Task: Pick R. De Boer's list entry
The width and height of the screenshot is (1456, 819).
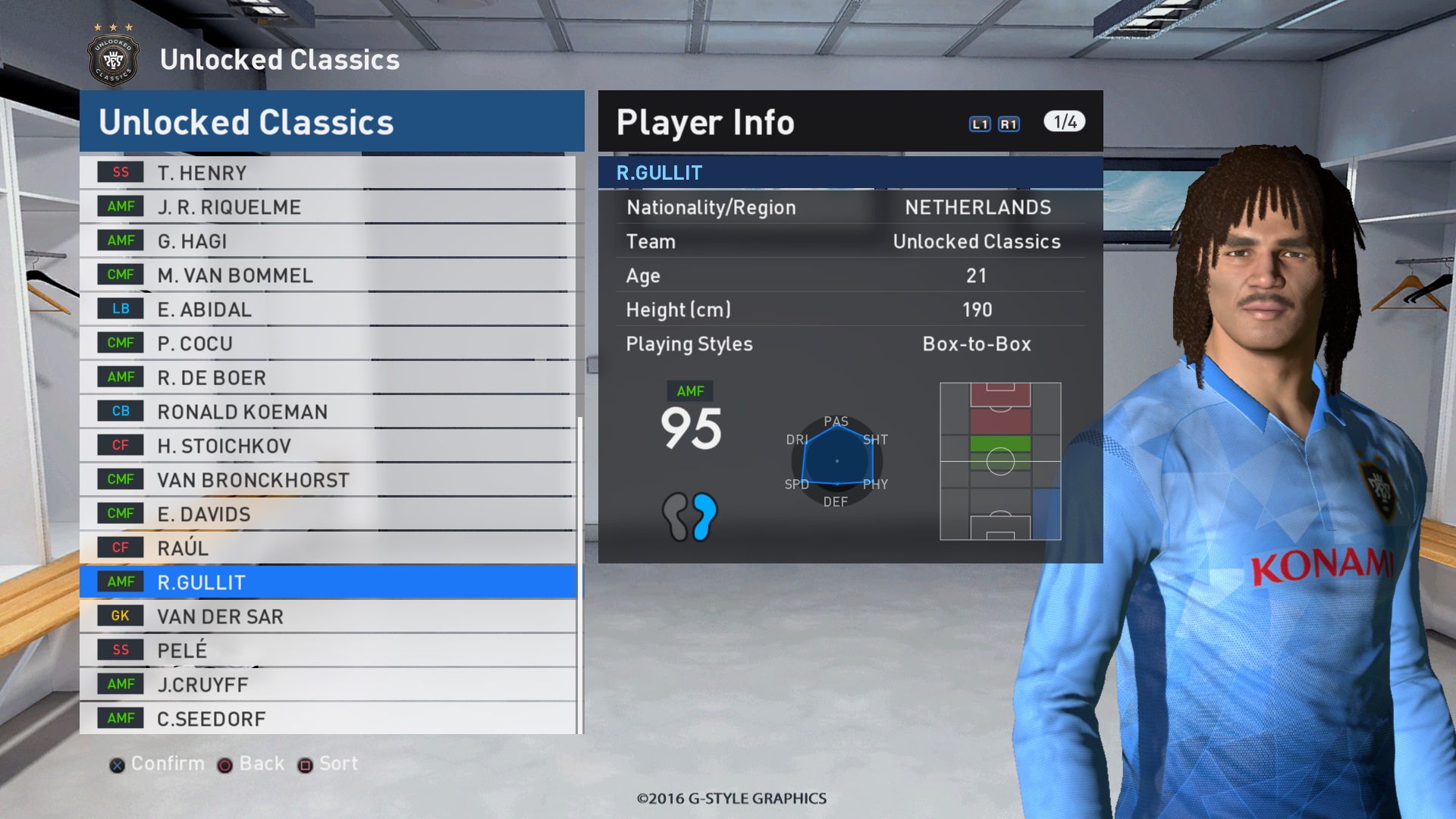Action: click(328, 378)
